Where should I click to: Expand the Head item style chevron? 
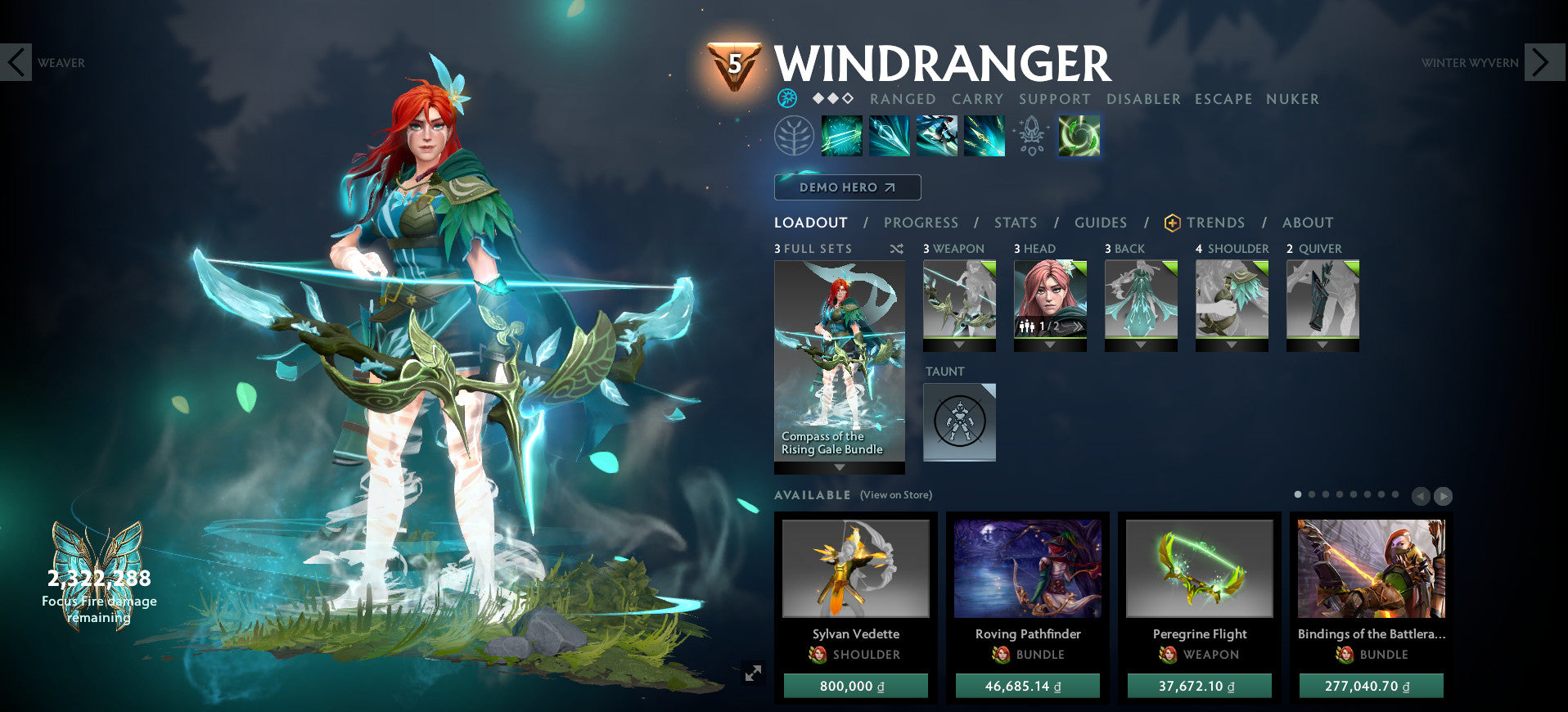1050,345
